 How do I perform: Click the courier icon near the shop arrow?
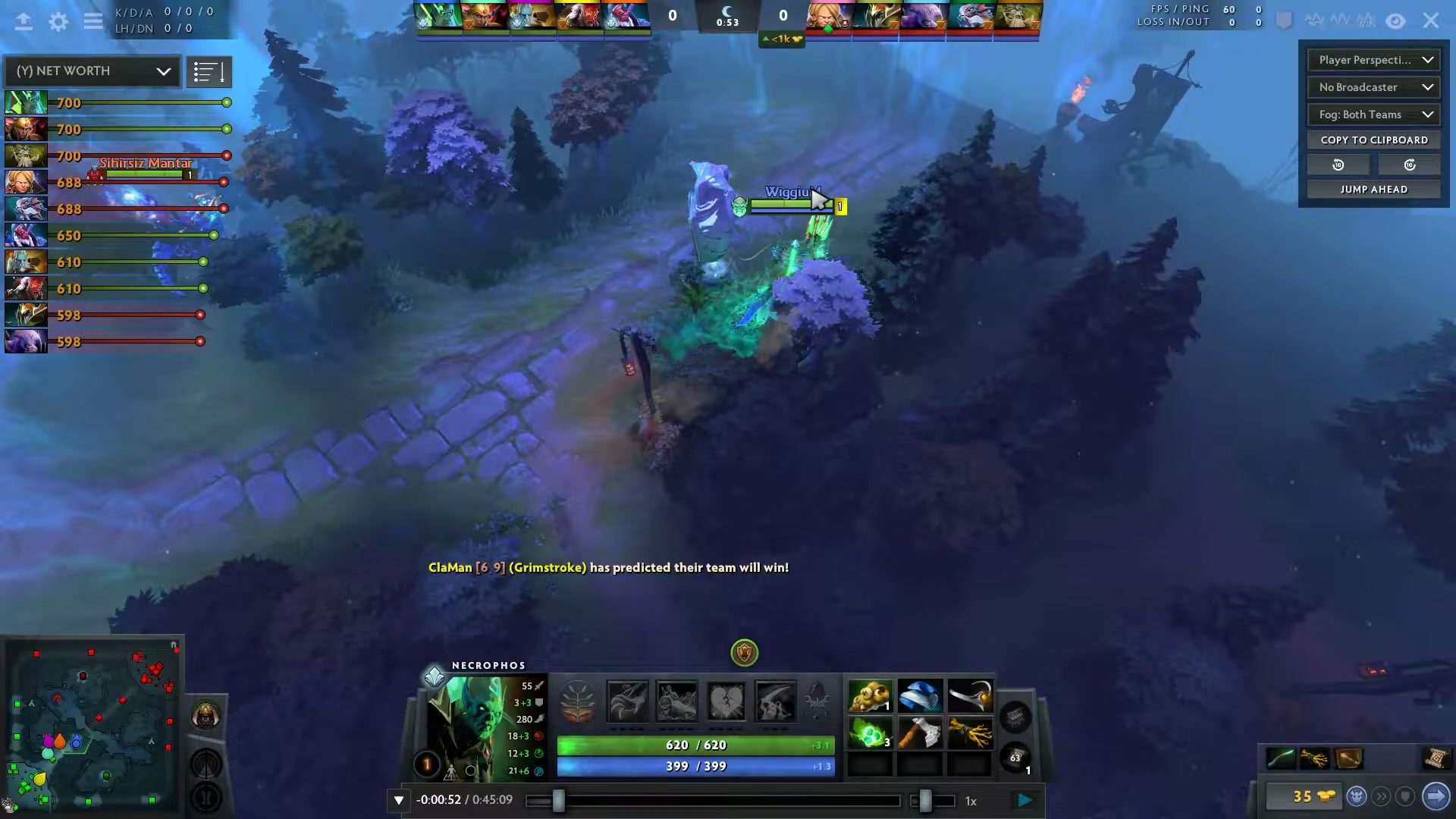coord(1356,796)
